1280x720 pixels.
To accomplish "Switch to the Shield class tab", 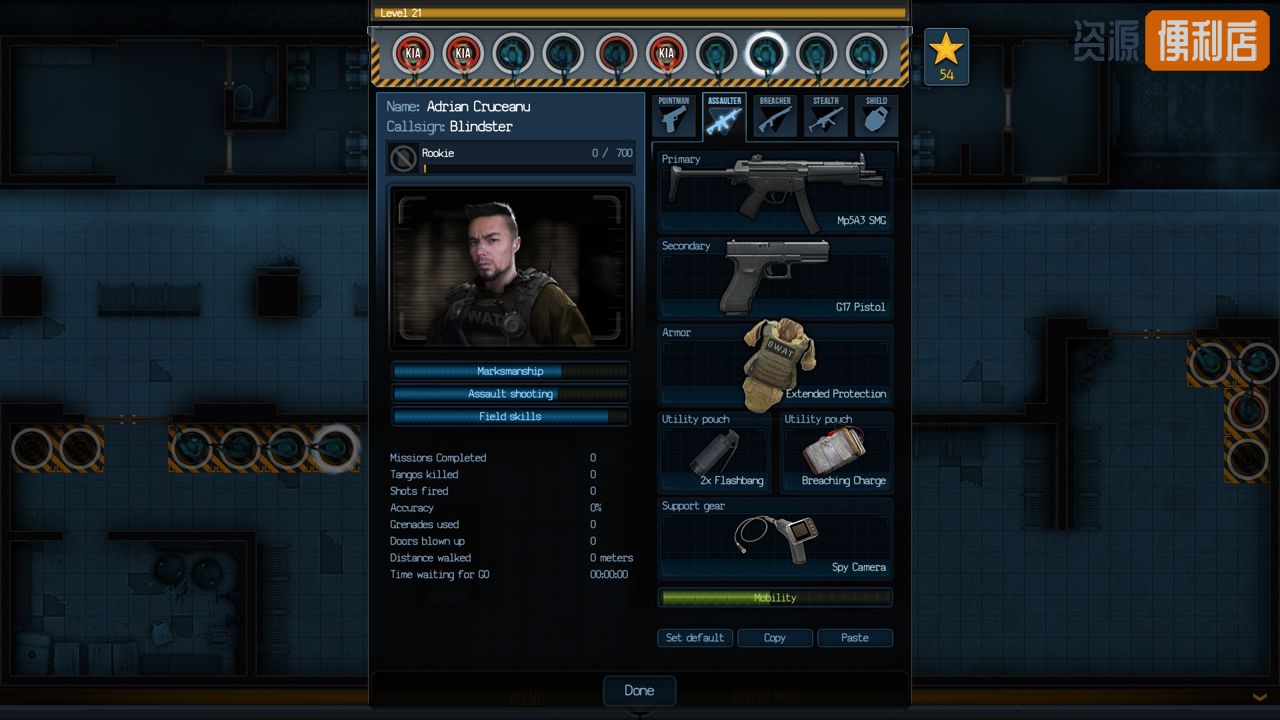I will click(876, 116).
